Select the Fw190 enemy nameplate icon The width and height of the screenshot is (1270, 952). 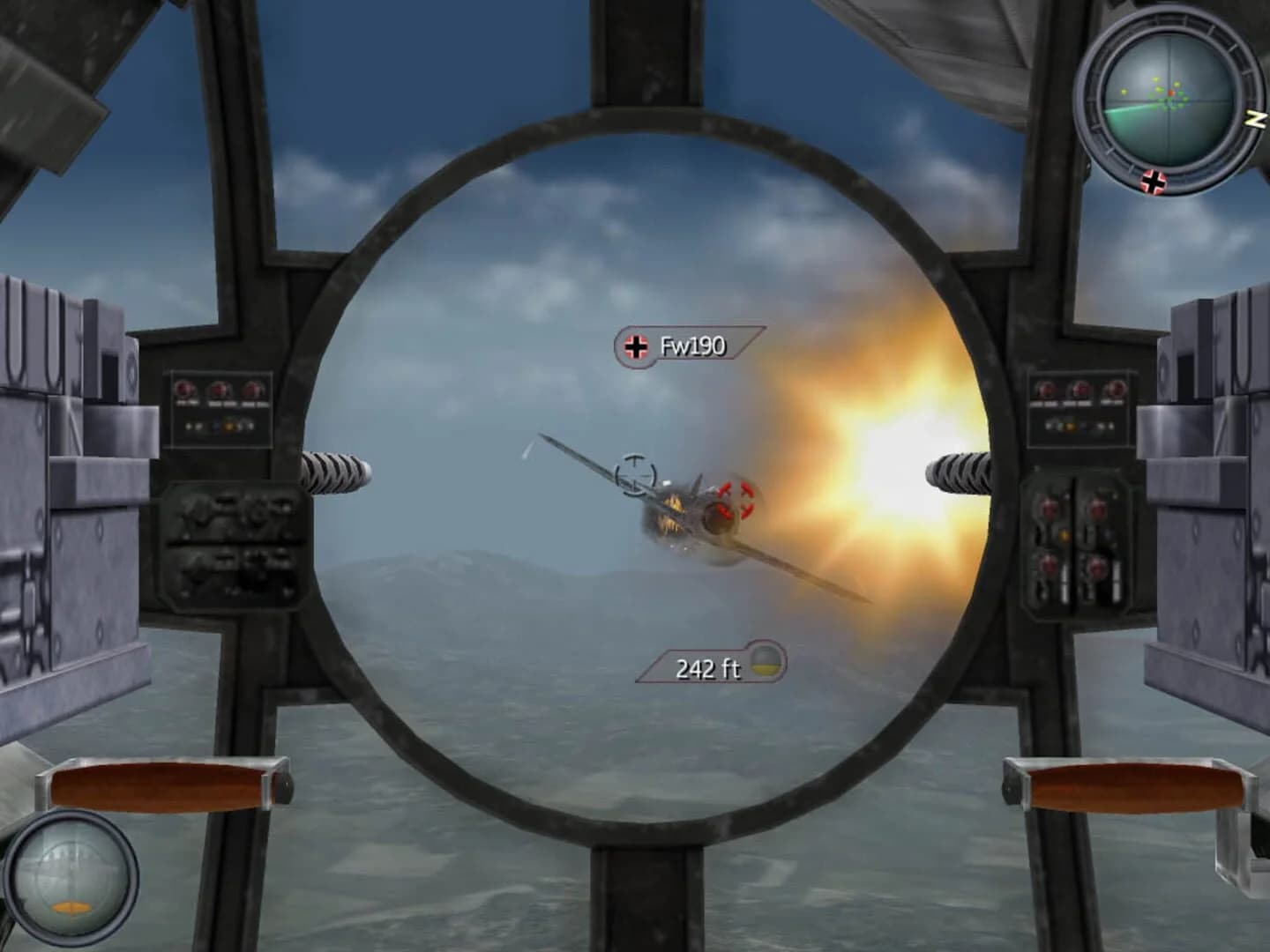pos(634,346)
